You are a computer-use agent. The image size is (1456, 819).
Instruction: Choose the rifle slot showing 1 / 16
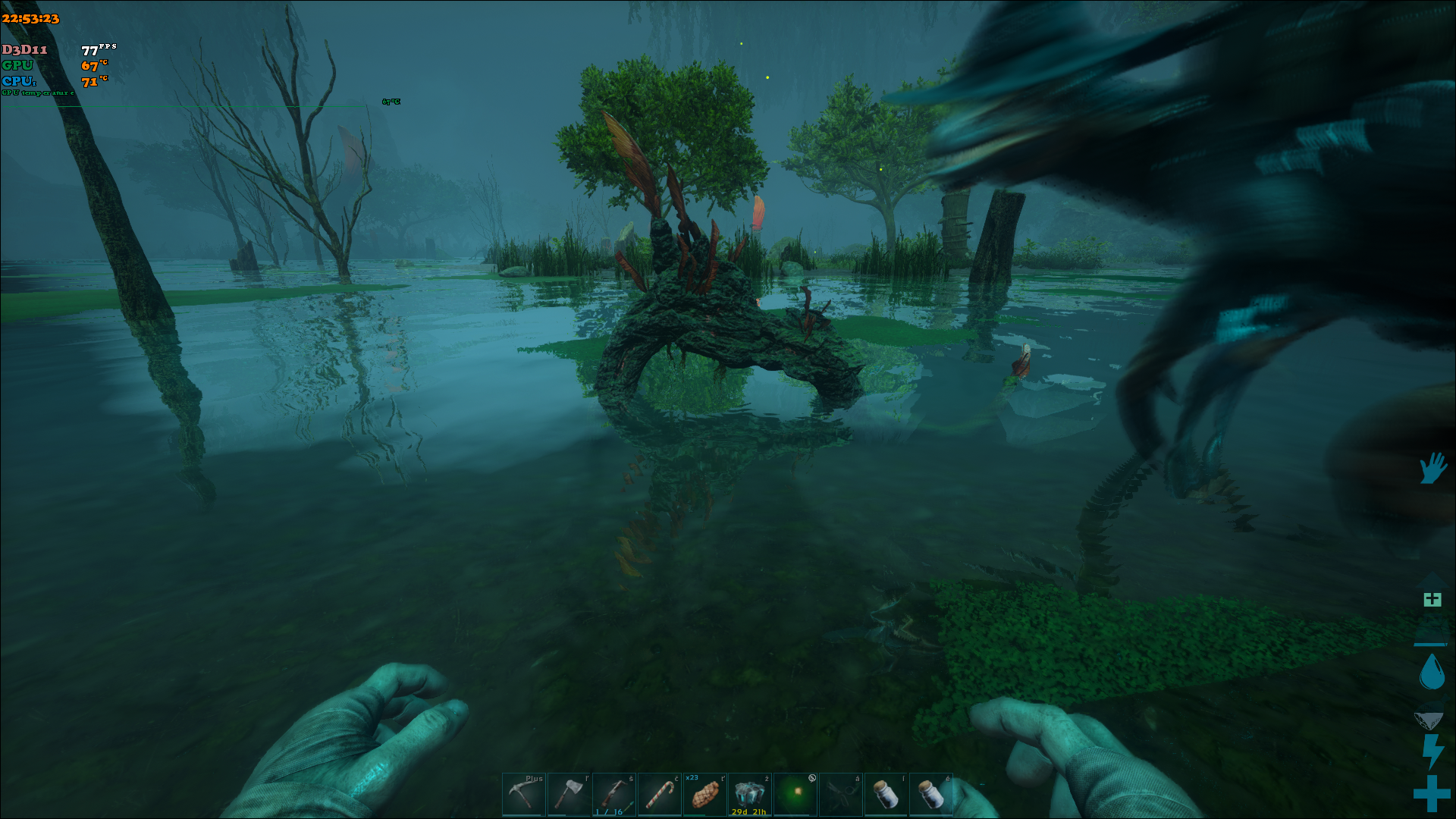(614, 794)
